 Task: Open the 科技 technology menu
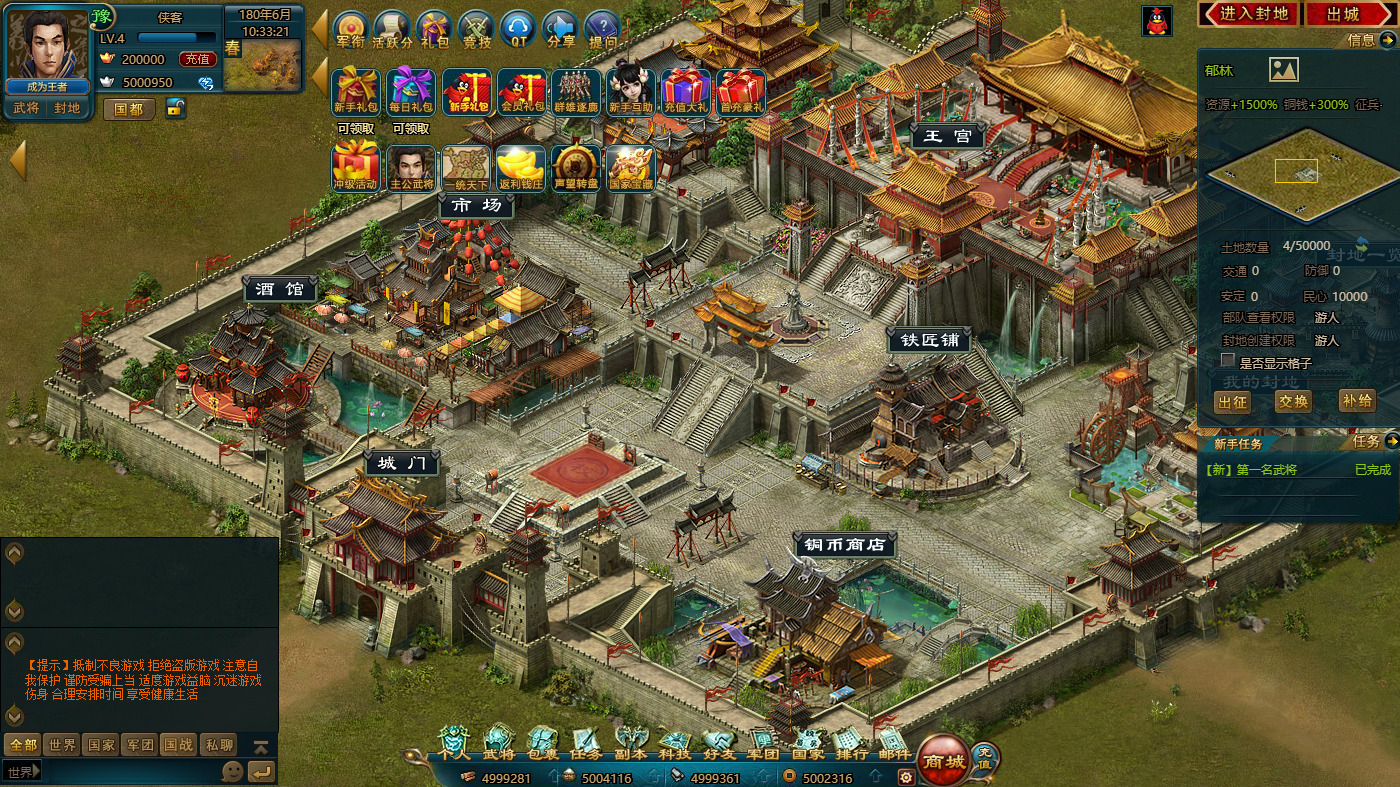[674, 746]
